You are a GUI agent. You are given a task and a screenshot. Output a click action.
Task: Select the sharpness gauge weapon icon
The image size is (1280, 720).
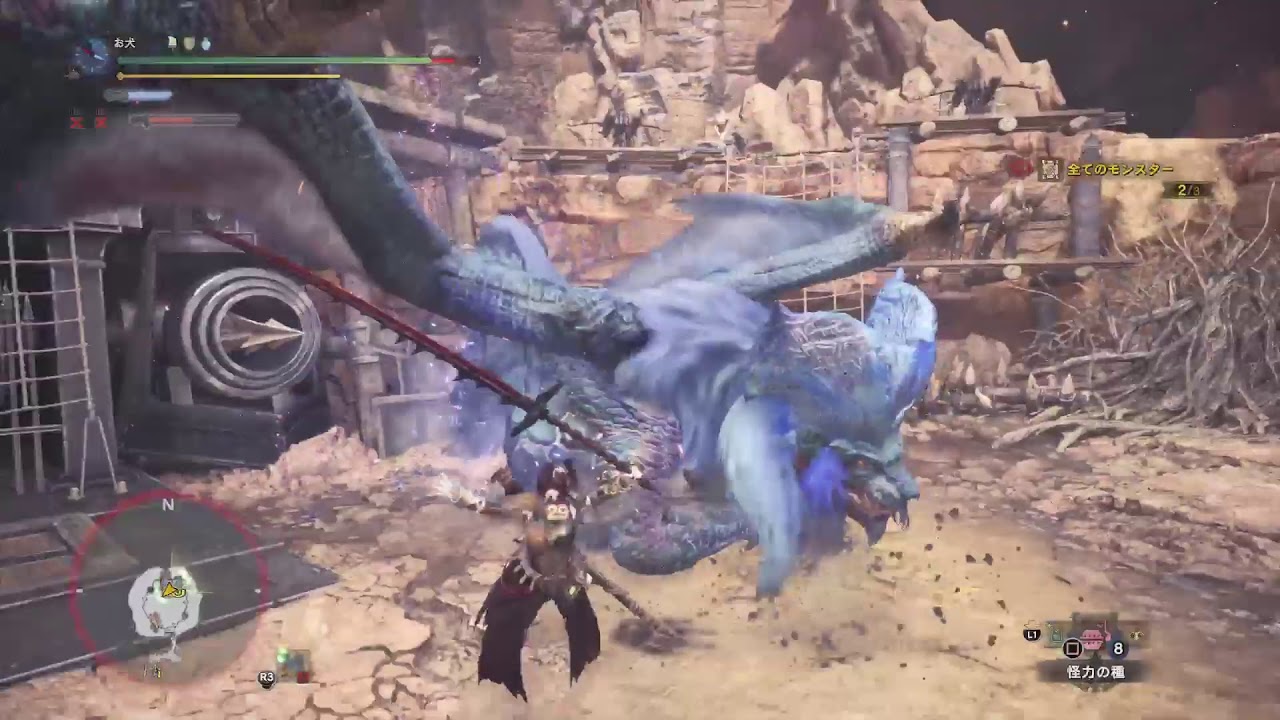point(116,96)
